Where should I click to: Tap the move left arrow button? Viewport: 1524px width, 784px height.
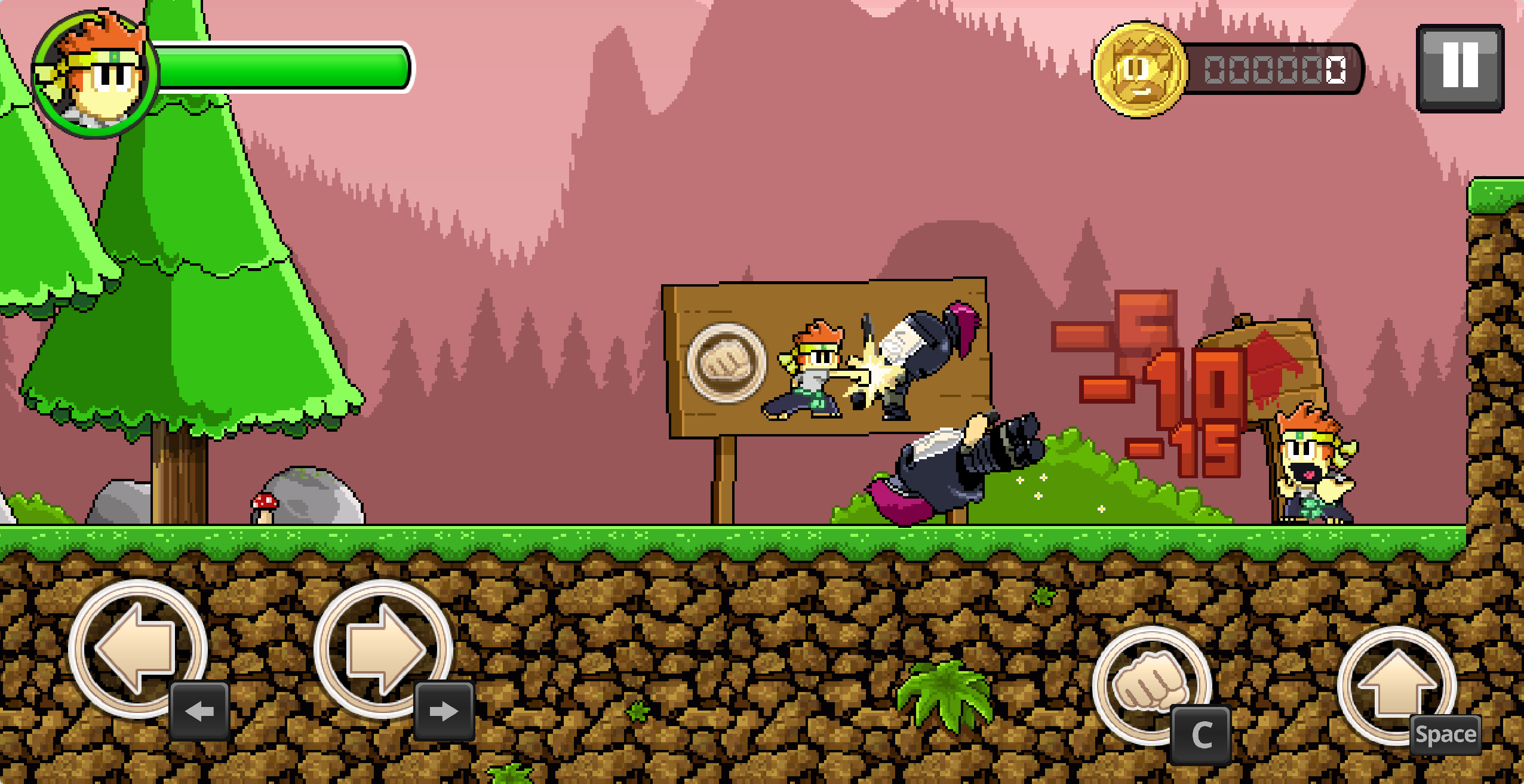137,648
